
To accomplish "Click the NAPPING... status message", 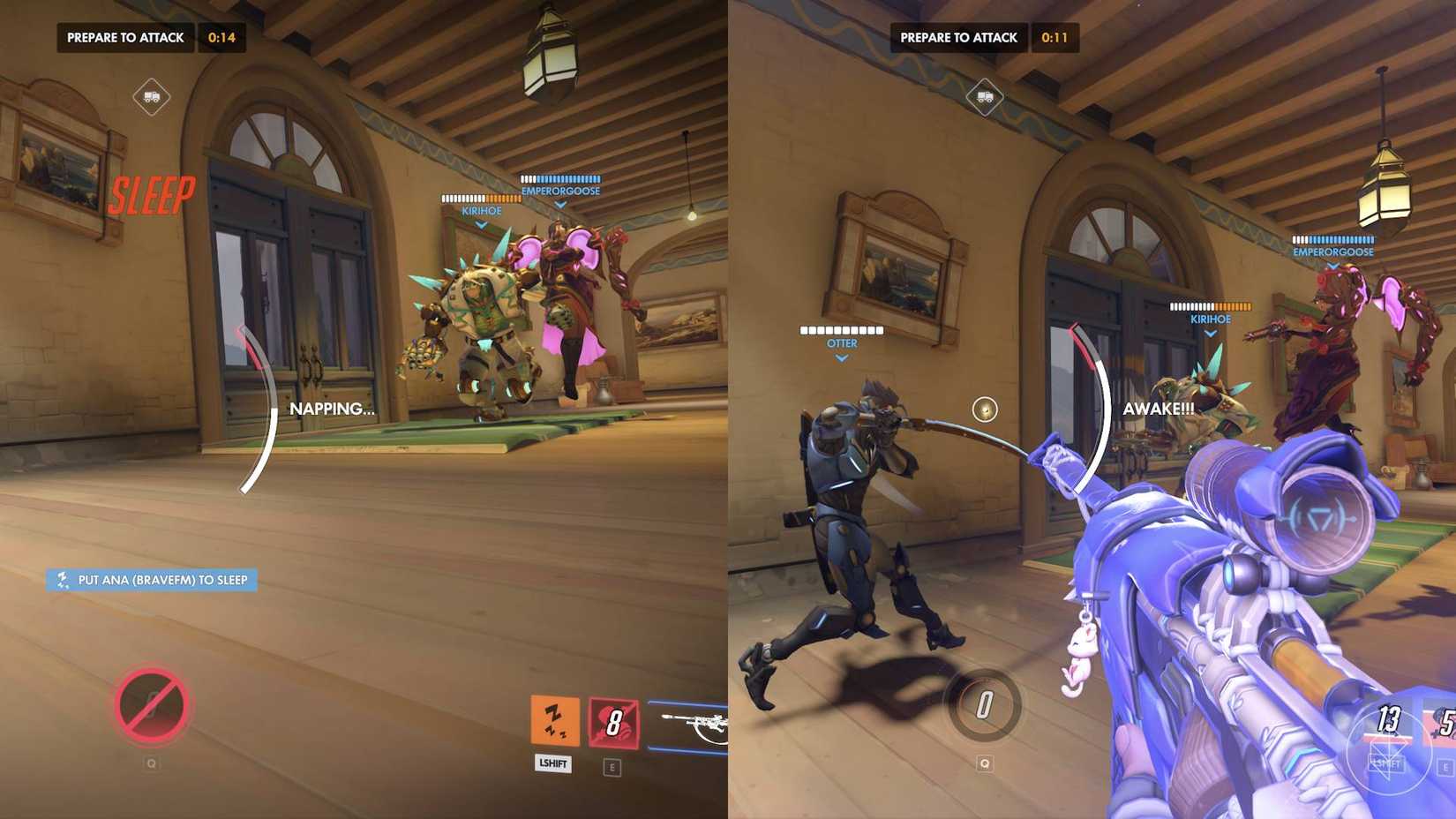I will coord(333,409).
